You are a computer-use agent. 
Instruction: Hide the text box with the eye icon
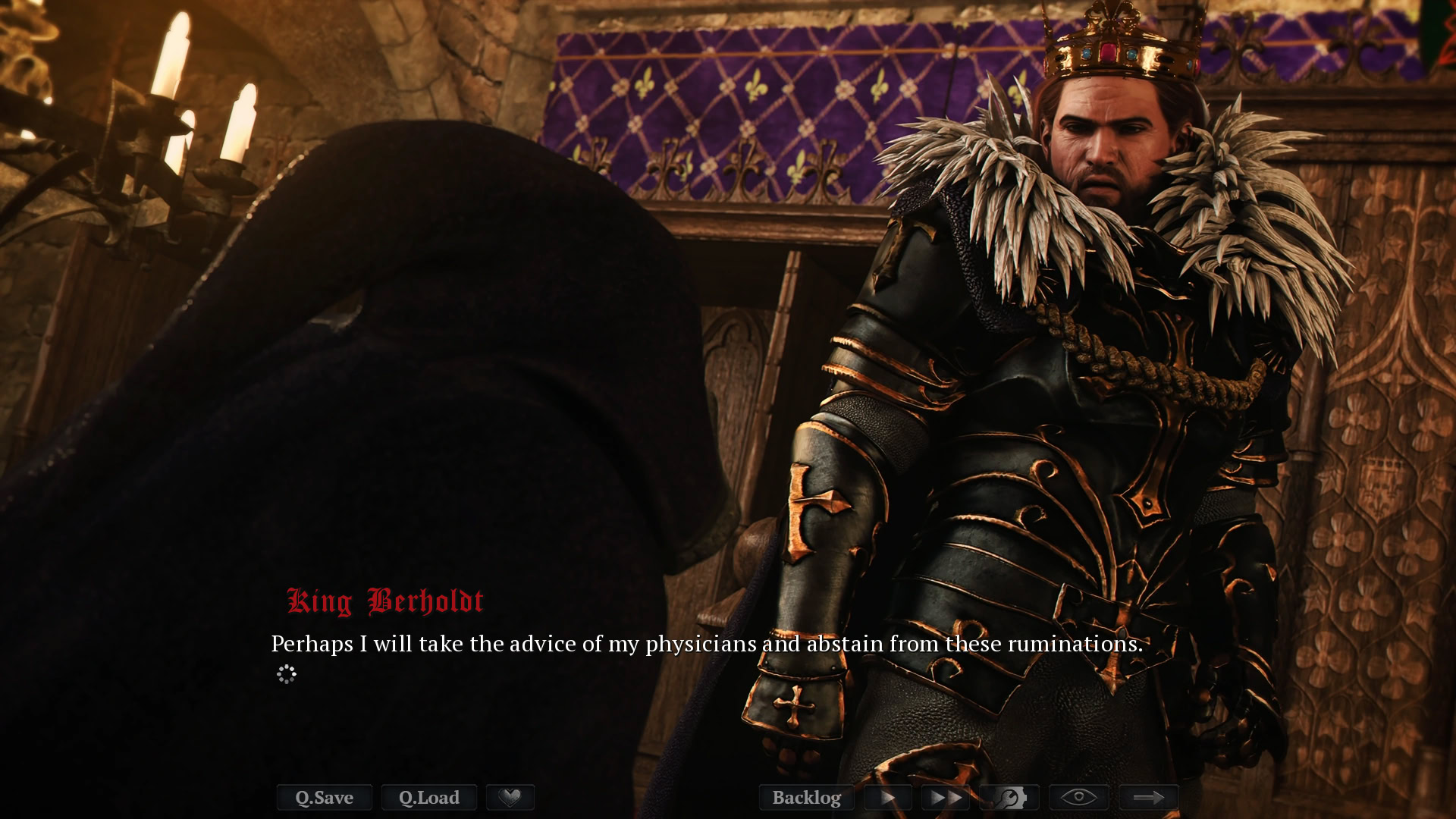1078,797
